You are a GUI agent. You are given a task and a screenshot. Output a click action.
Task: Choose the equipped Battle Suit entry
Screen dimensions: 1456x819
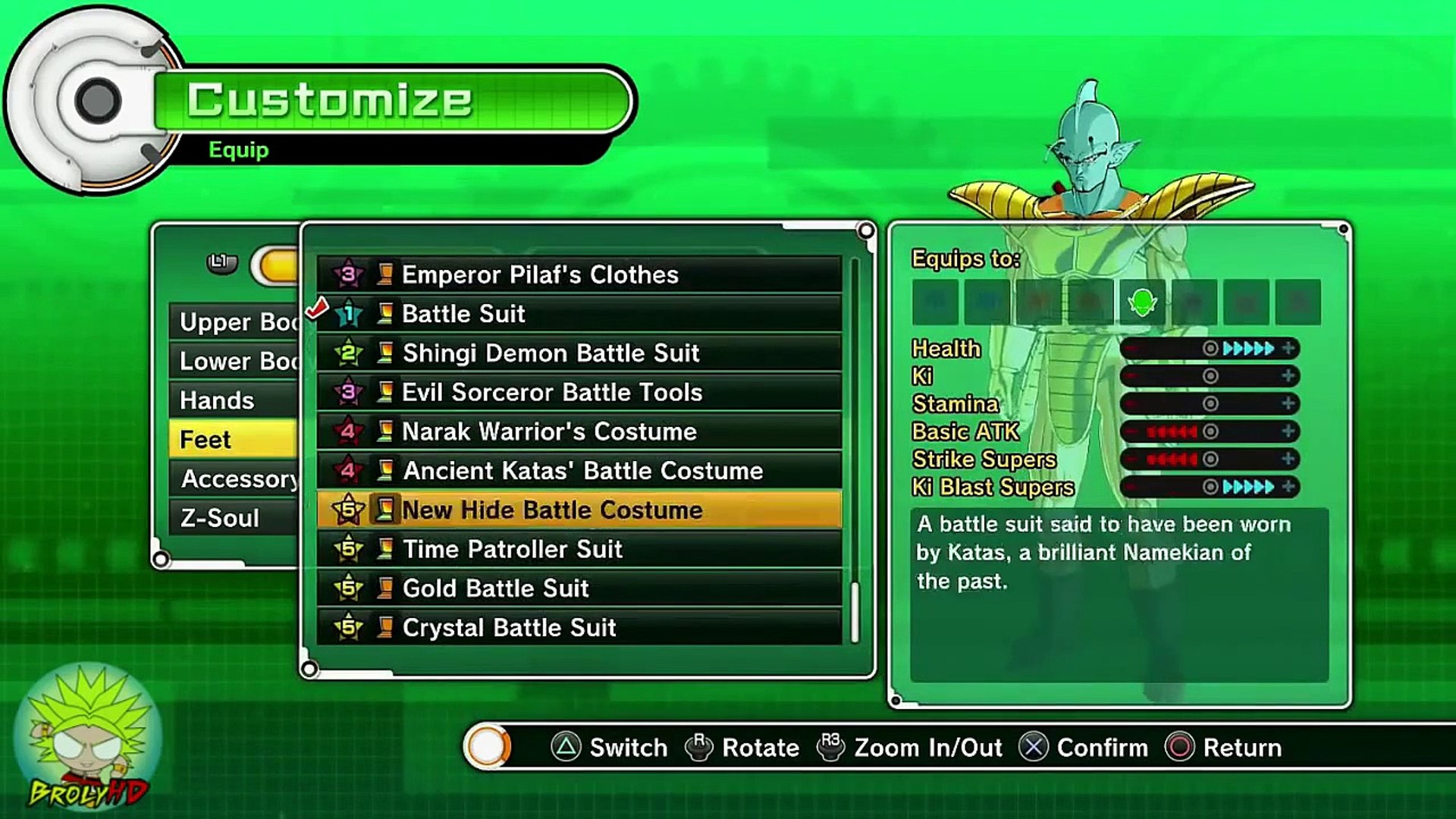579,314
